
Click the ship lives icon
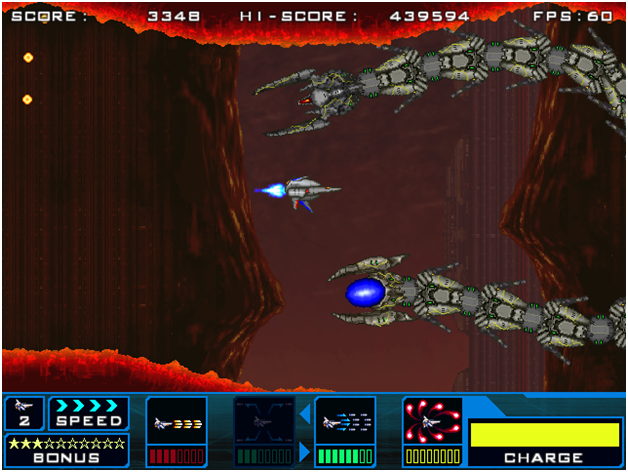[24, 405]
